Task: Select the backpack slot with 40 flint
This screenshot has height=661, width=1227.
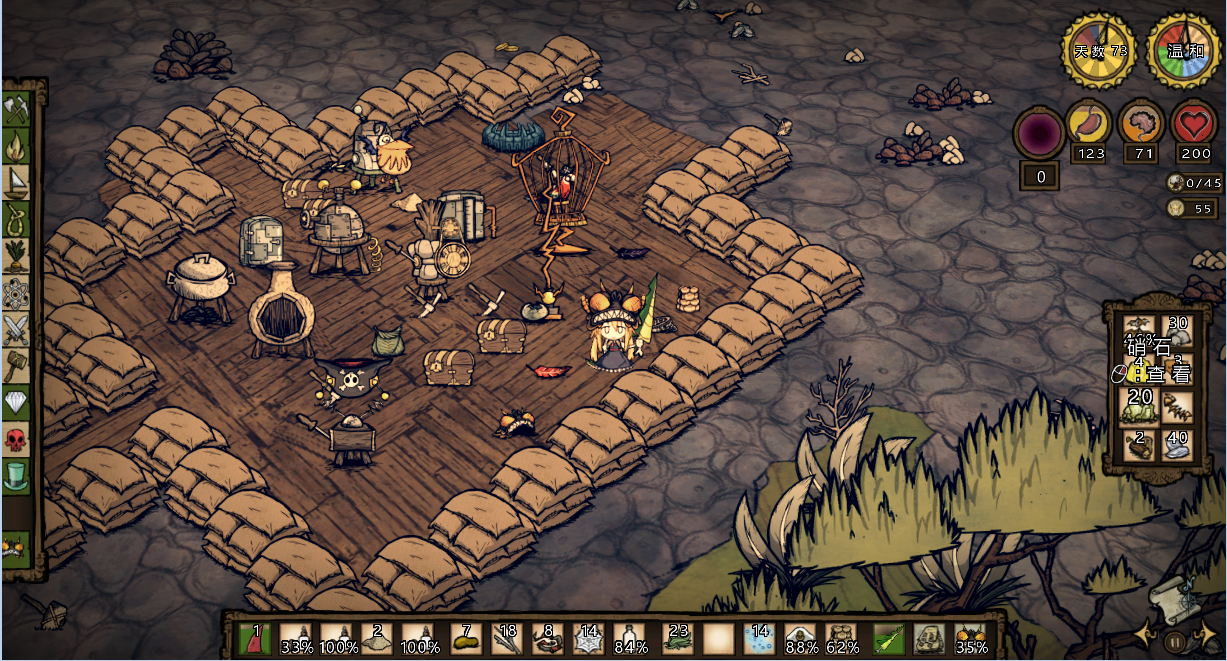Action: pos(1176,445)
